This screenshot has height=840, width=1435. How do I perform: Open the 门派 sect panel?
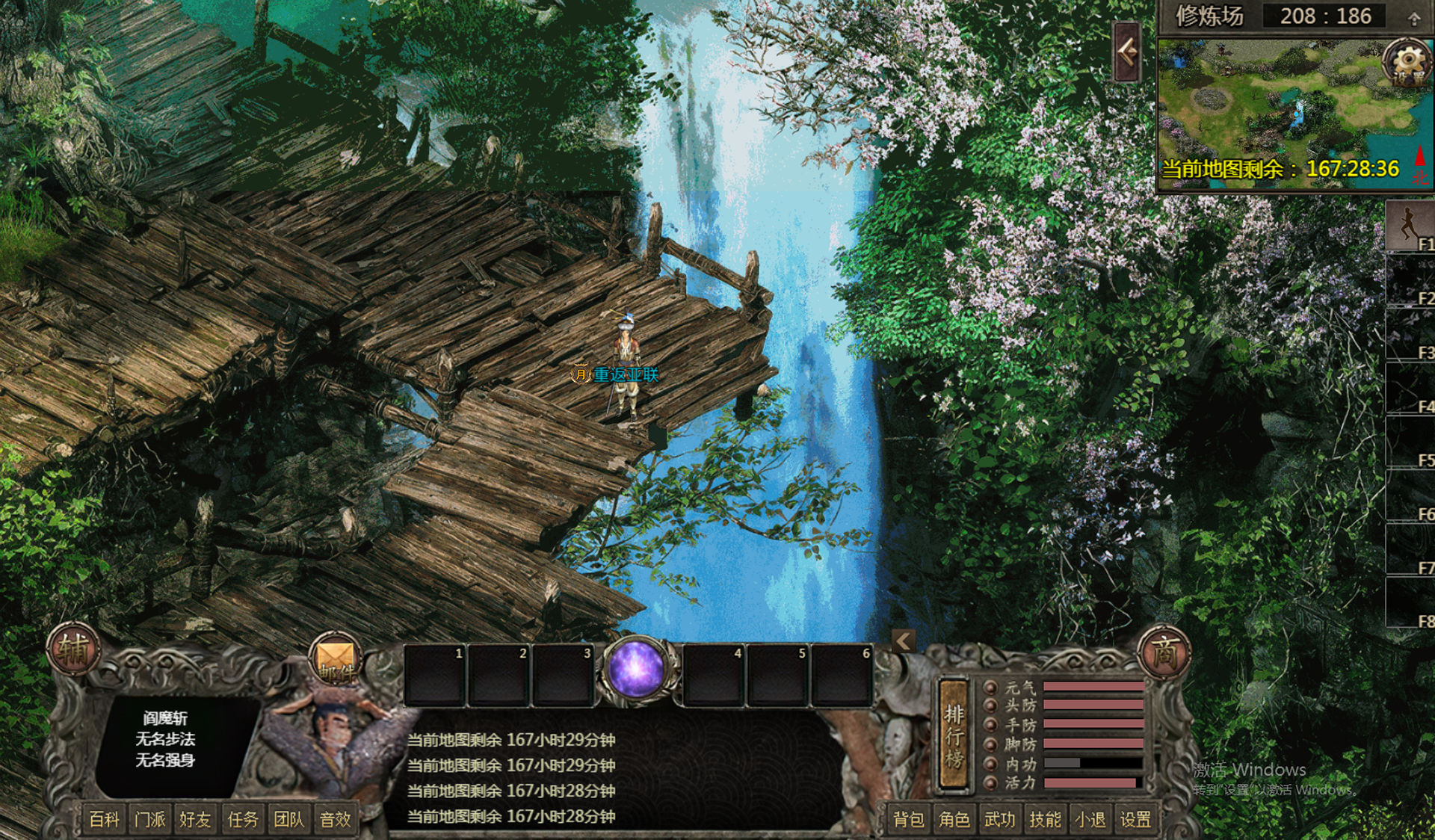(x=150, y=820)
